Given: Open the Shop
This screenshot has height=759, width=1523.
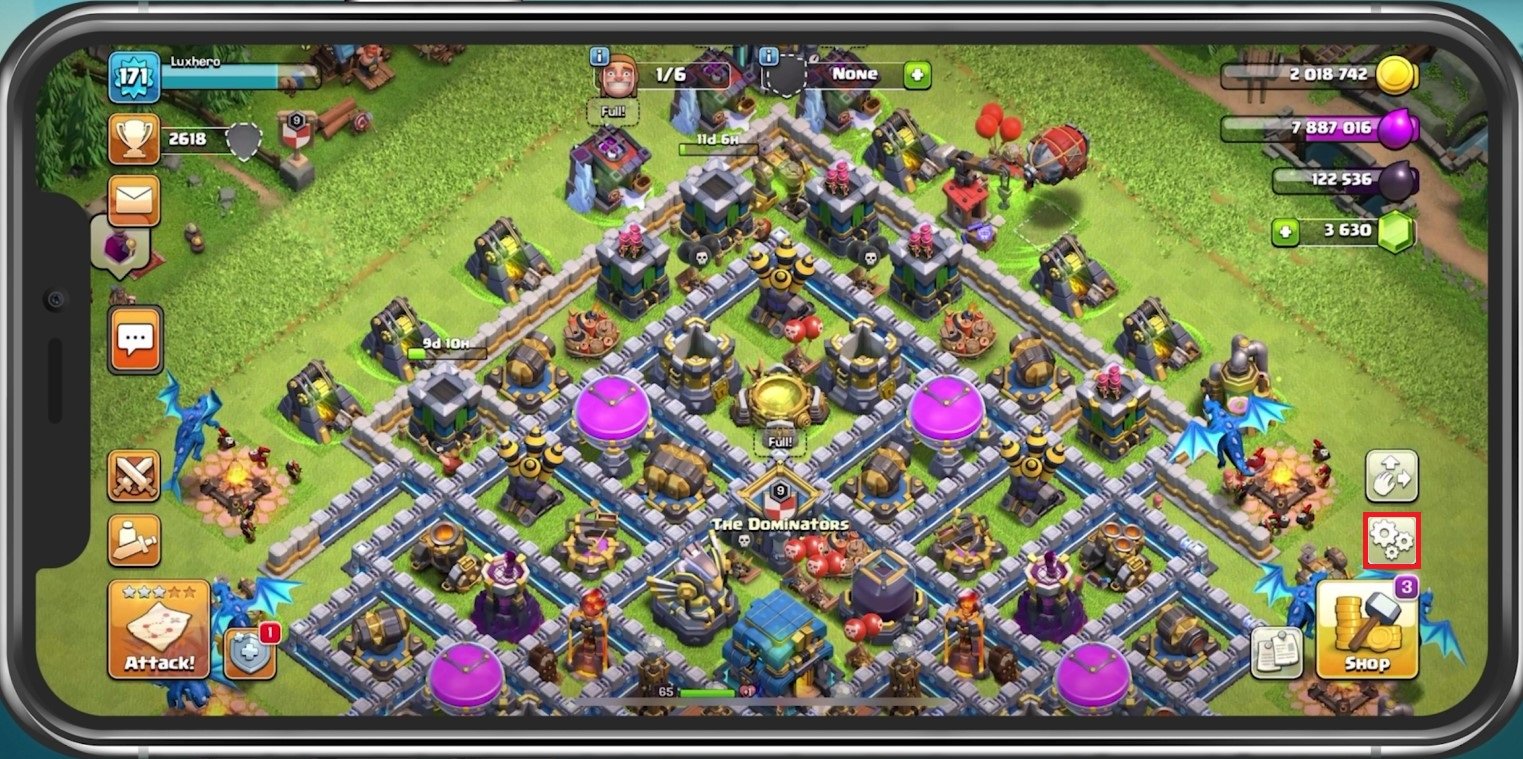Looking at the screenshot, I should (x=1367, y=630).
